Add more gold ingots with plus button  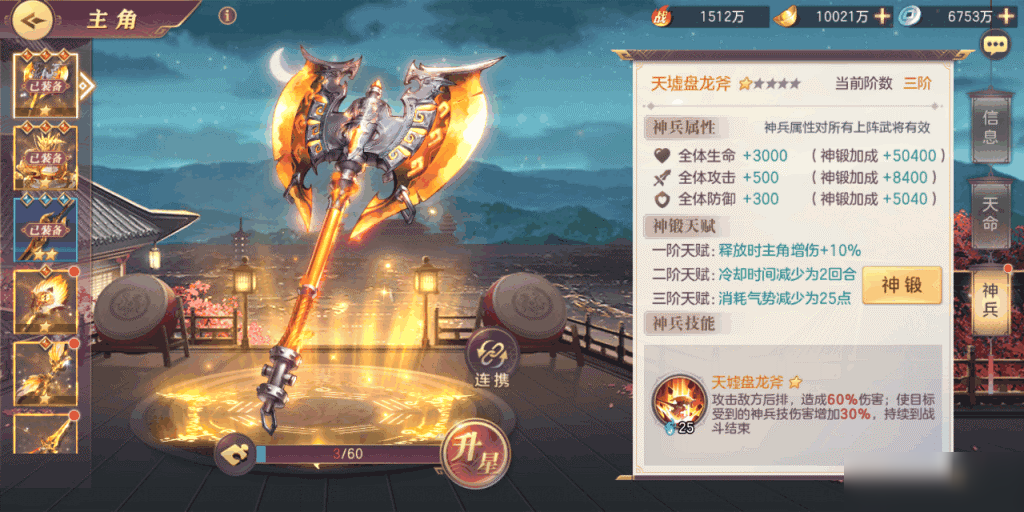(x=882, y=16)
